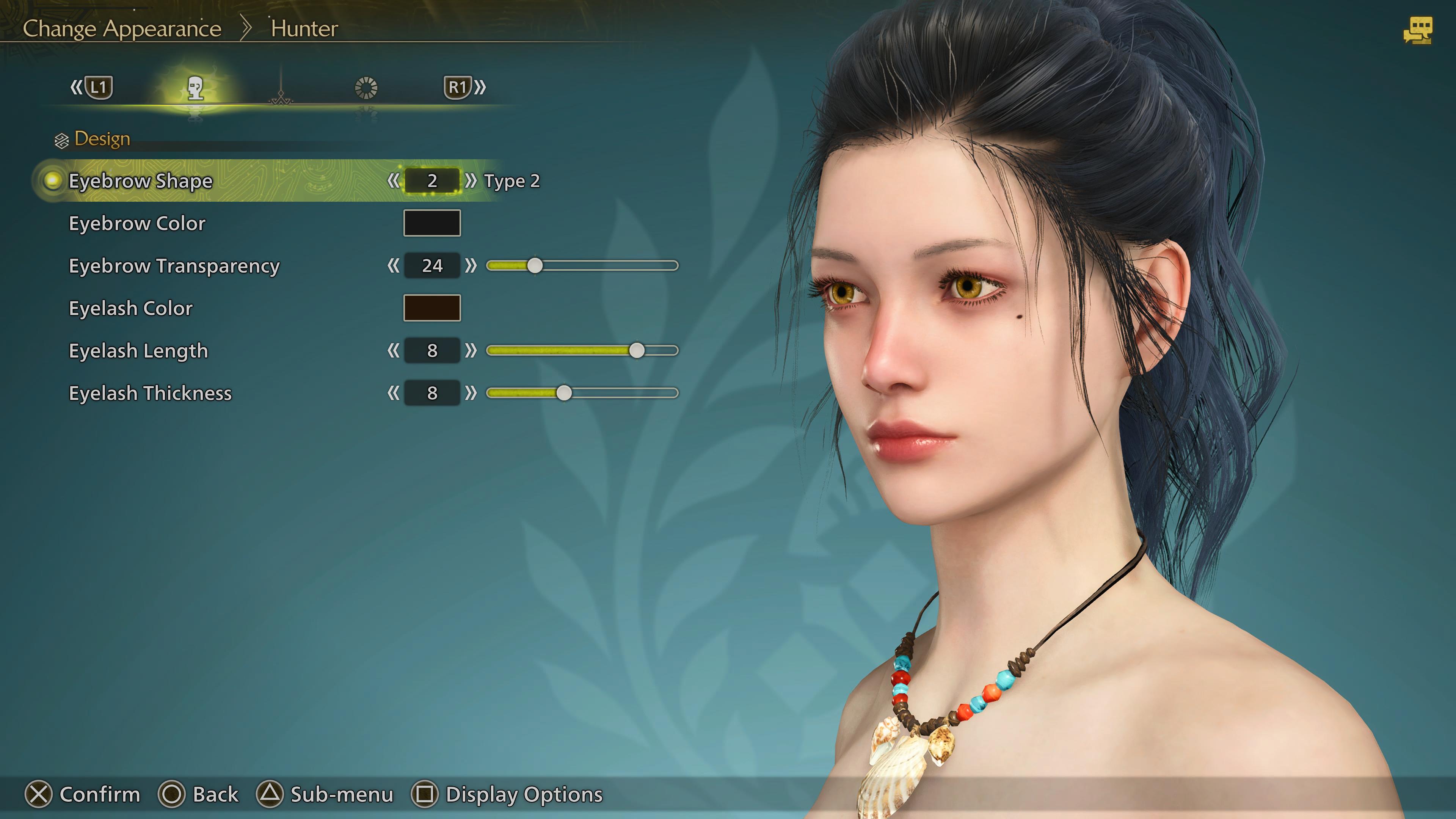Select the Eyebrow Transparency row

tap(174, 266)
